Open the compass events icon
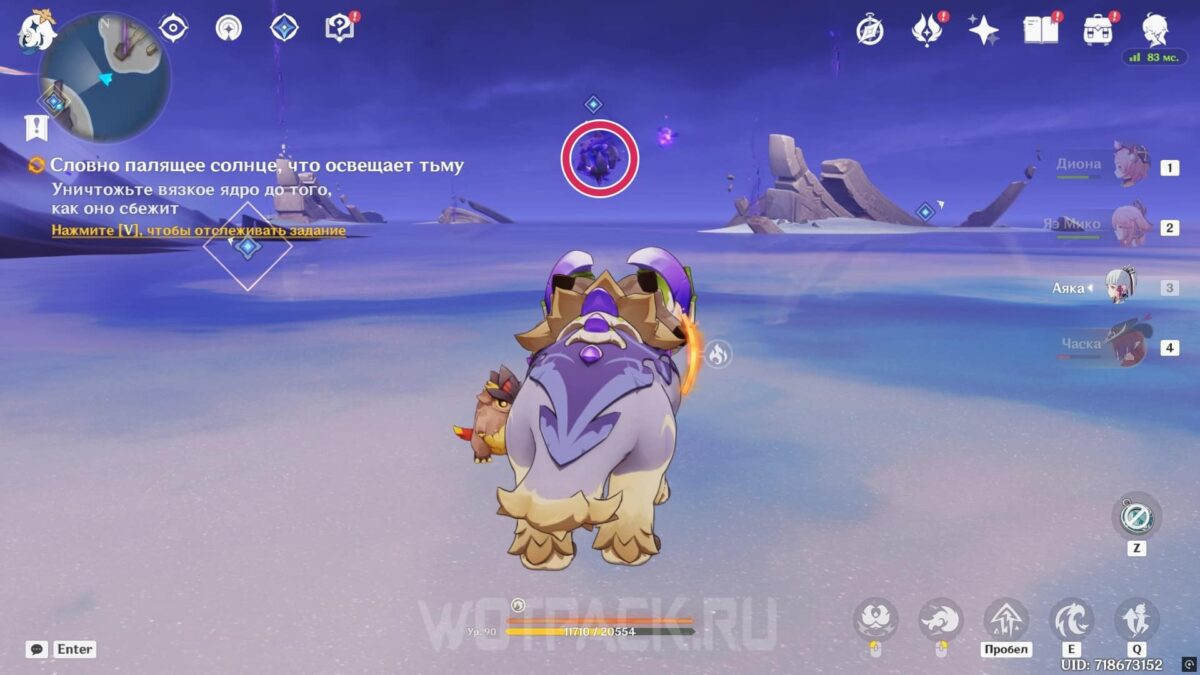 tap(870, 30)
